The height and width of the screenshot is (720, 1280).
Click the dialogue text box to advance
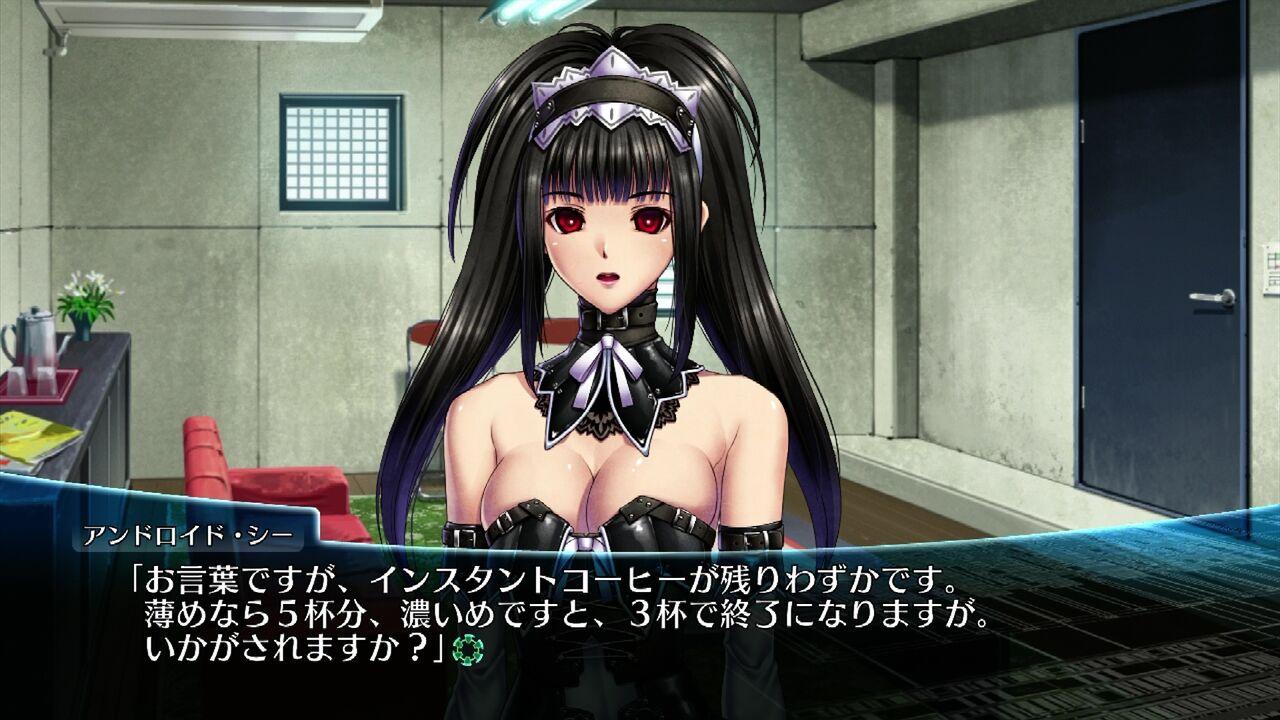pos(640,610)
